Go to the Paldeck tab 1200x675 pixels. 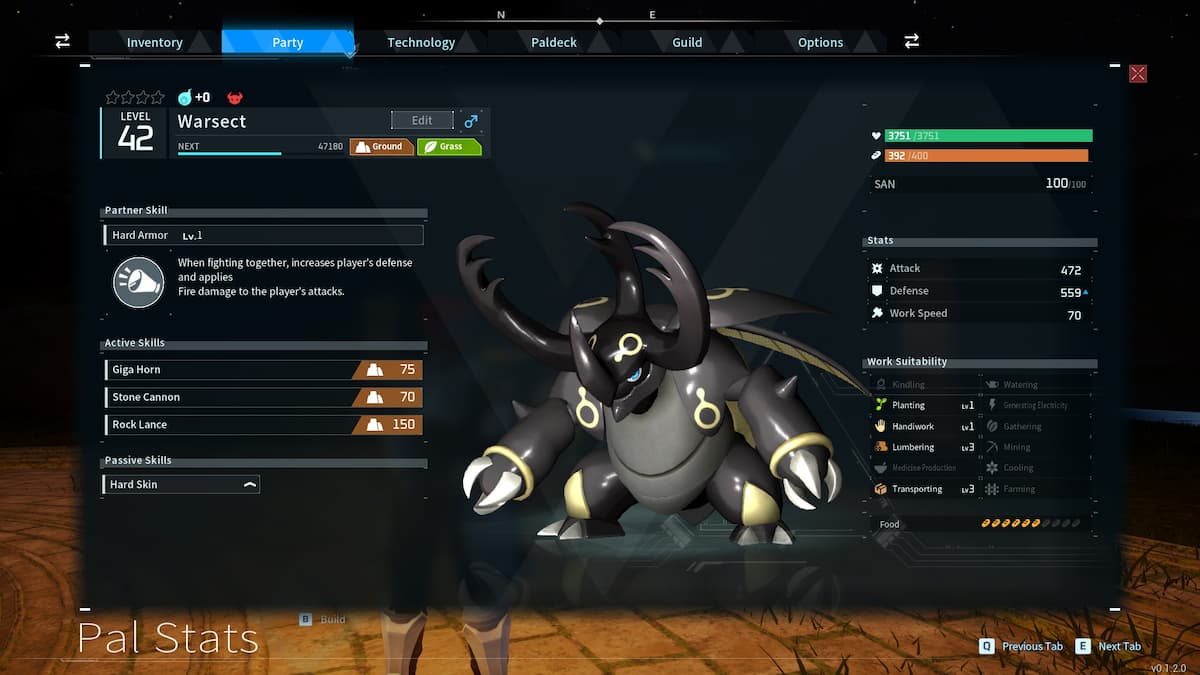click(554, 42)
